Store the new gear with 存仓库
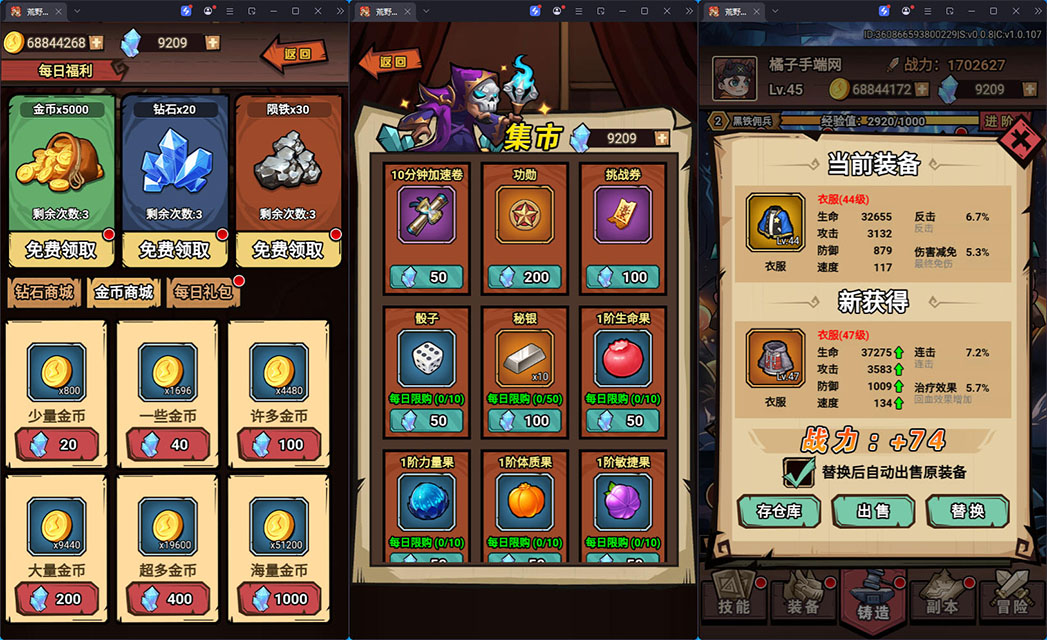 (778, 511)
